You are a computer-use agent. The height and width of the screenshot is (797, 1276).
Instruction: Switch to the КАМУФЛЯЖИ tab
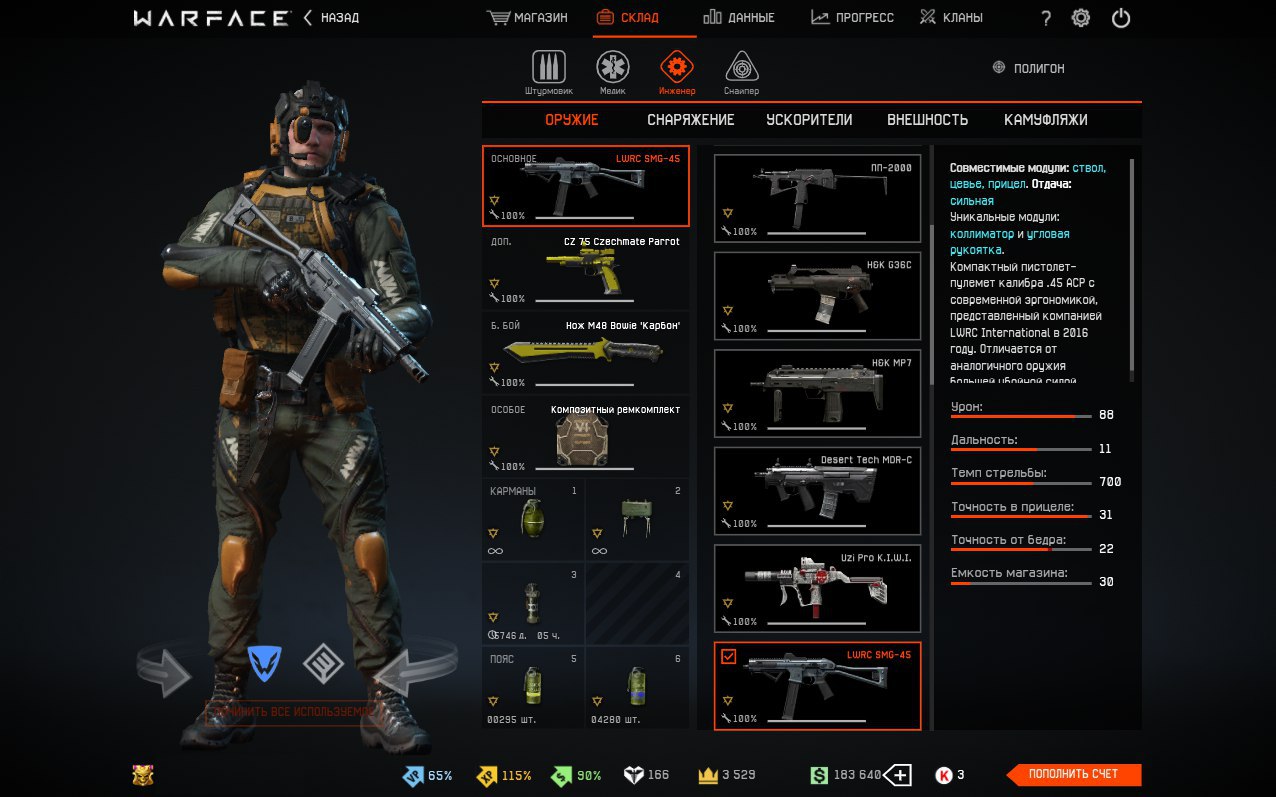click(1045, 120)
